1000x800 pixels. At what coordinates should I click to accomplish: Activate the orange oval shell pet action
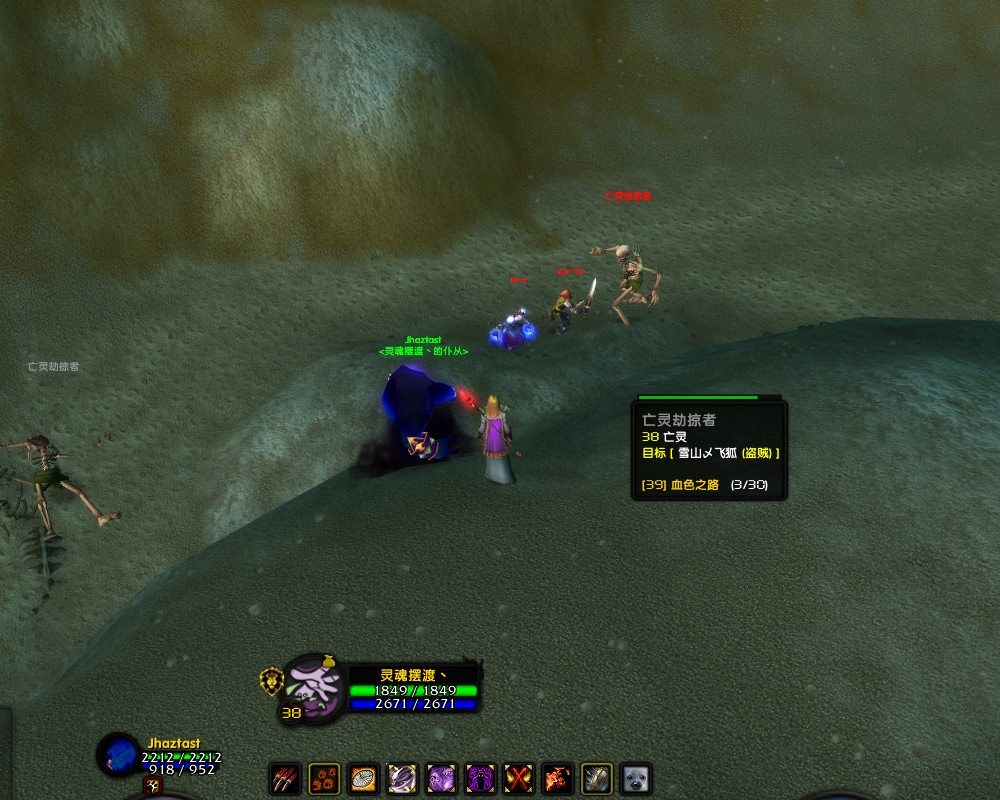pyautogui.click(x=363, y=778)
